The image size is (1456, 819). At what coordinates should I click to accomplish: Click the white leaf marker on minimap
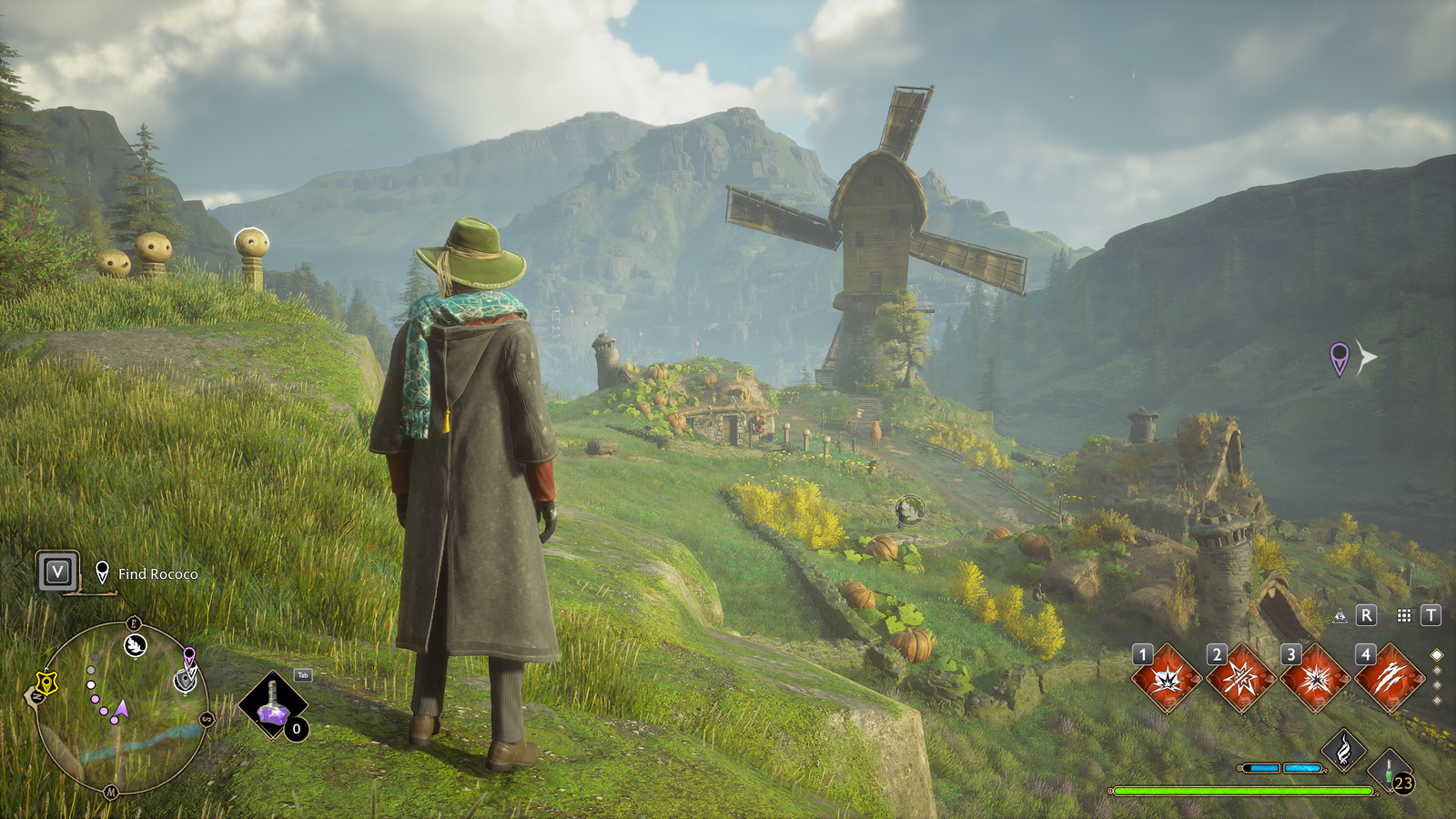click(136, 646)
